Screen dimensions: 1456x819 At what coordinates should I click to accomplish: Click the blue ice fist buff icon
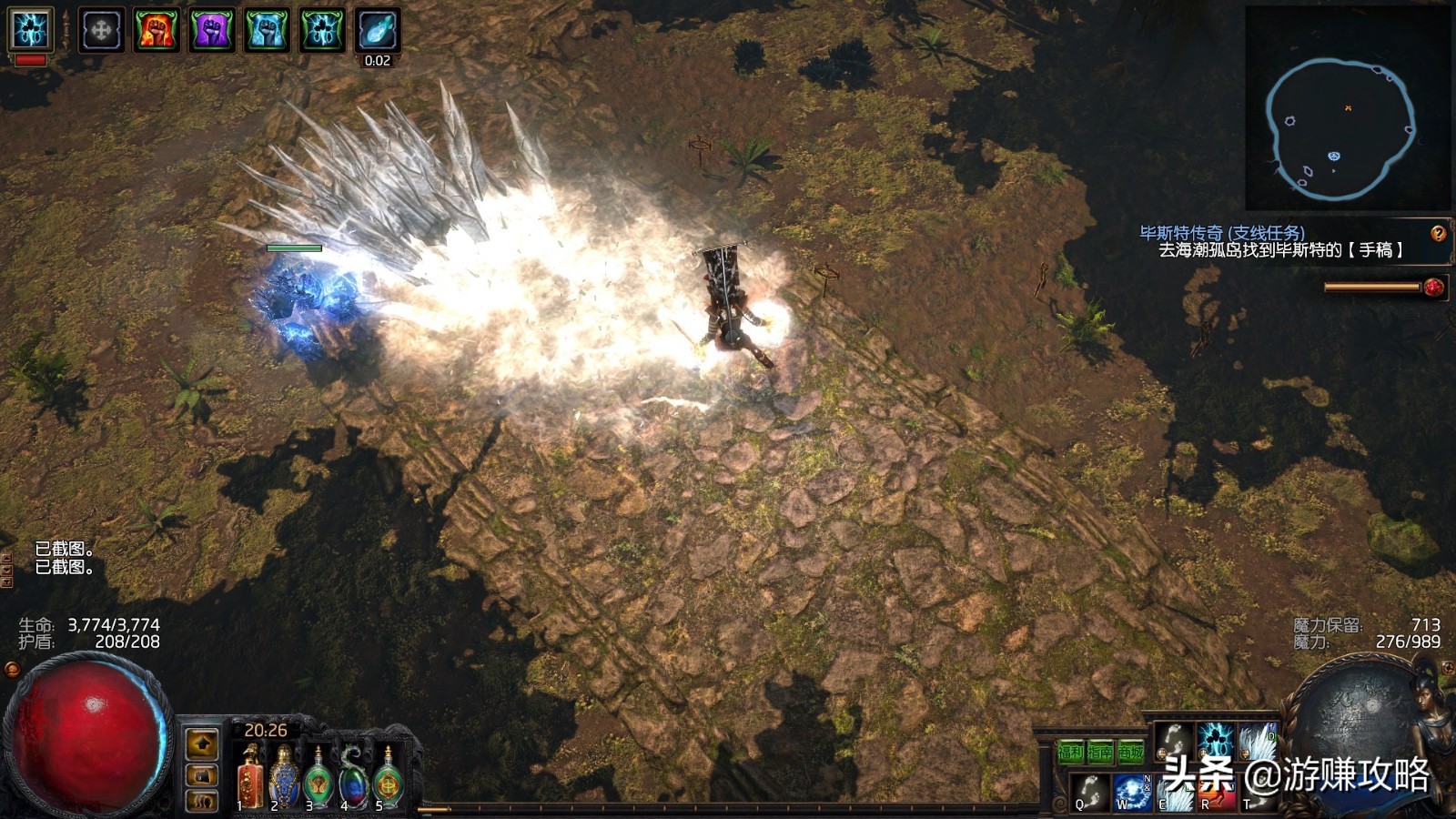point(267,29)
